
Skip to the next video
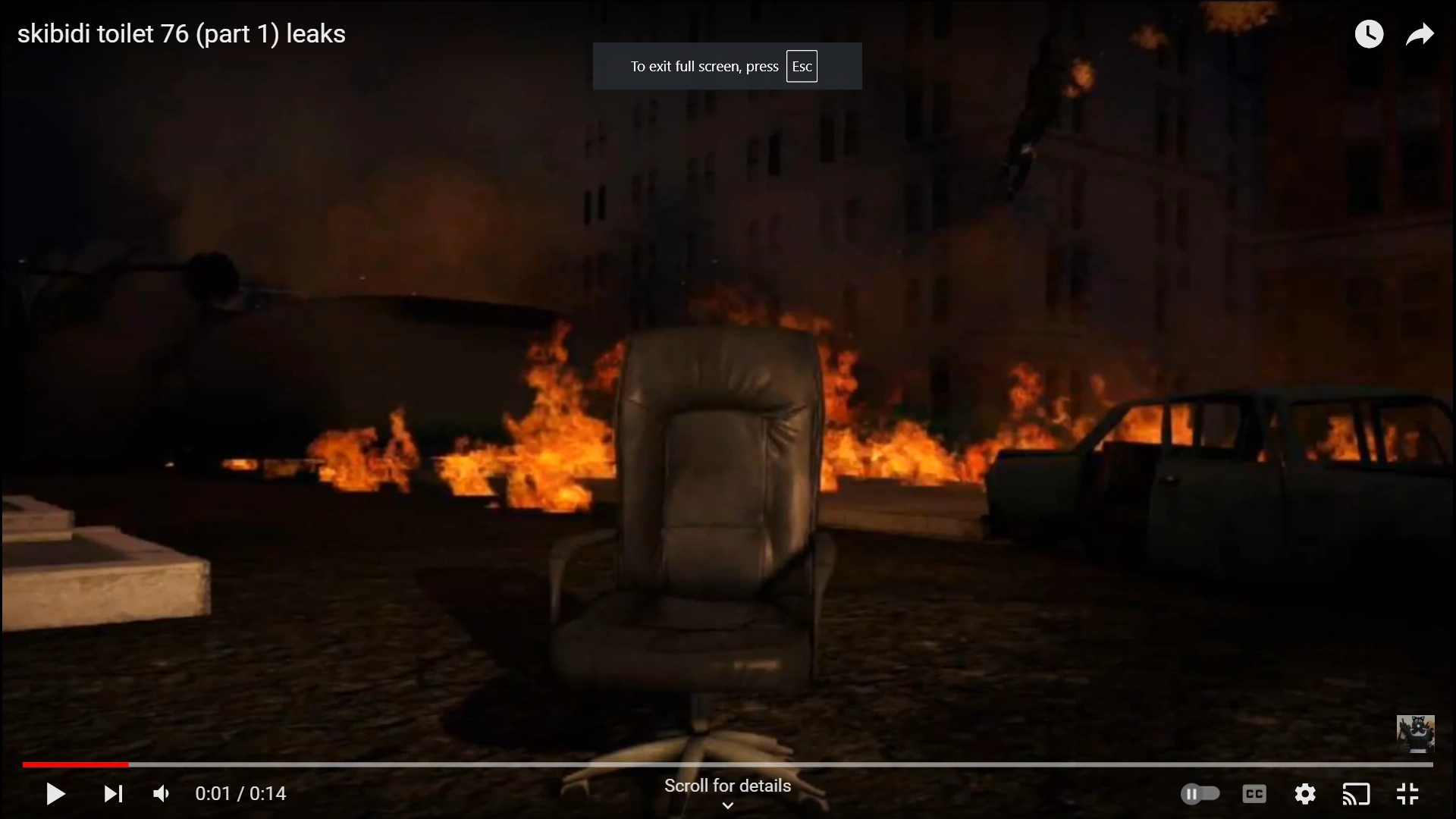tap(111, 794)
